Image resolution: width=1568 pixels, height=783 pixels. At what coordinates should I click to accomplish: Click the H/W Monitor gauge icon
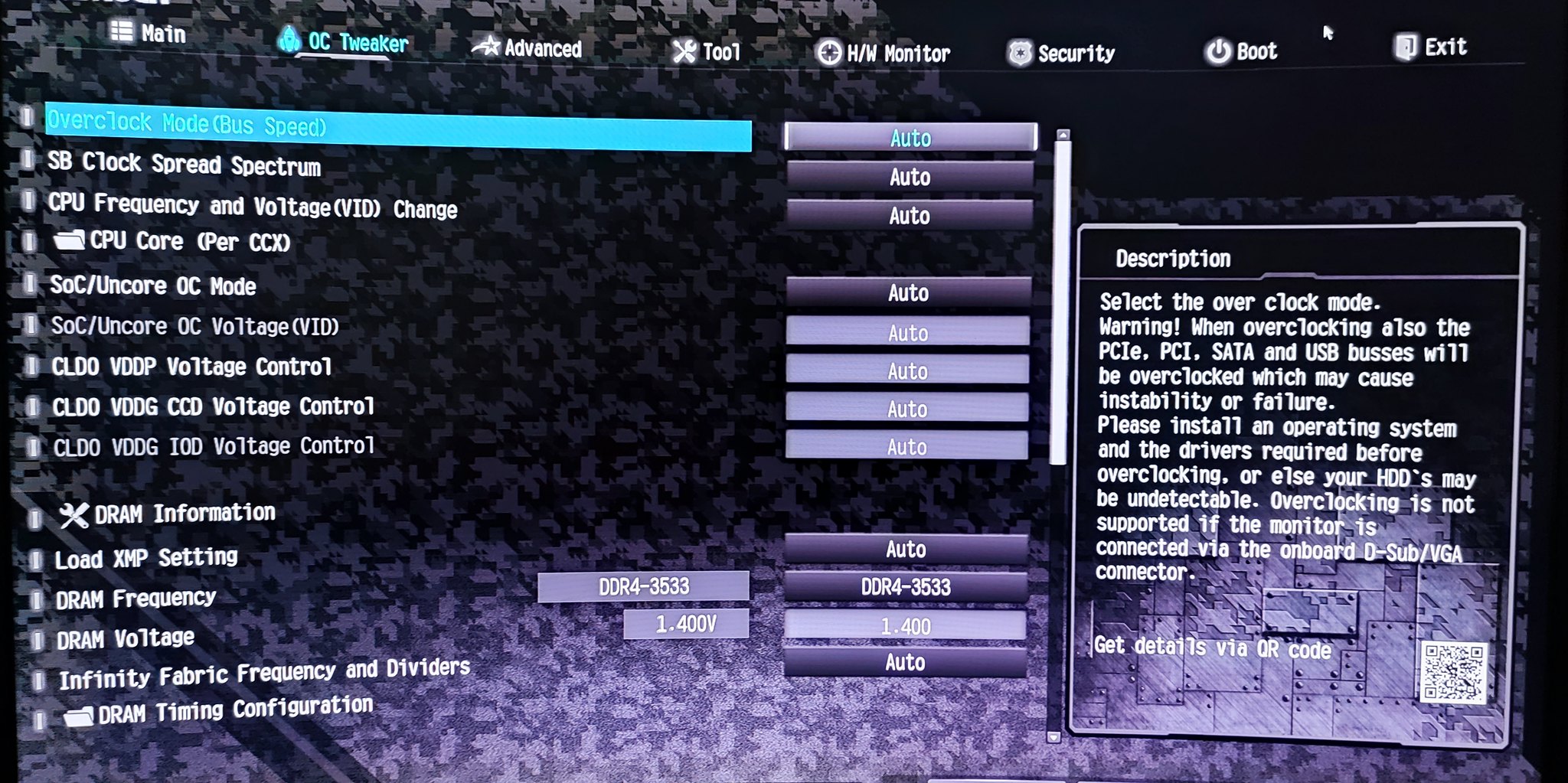(829, 53)
